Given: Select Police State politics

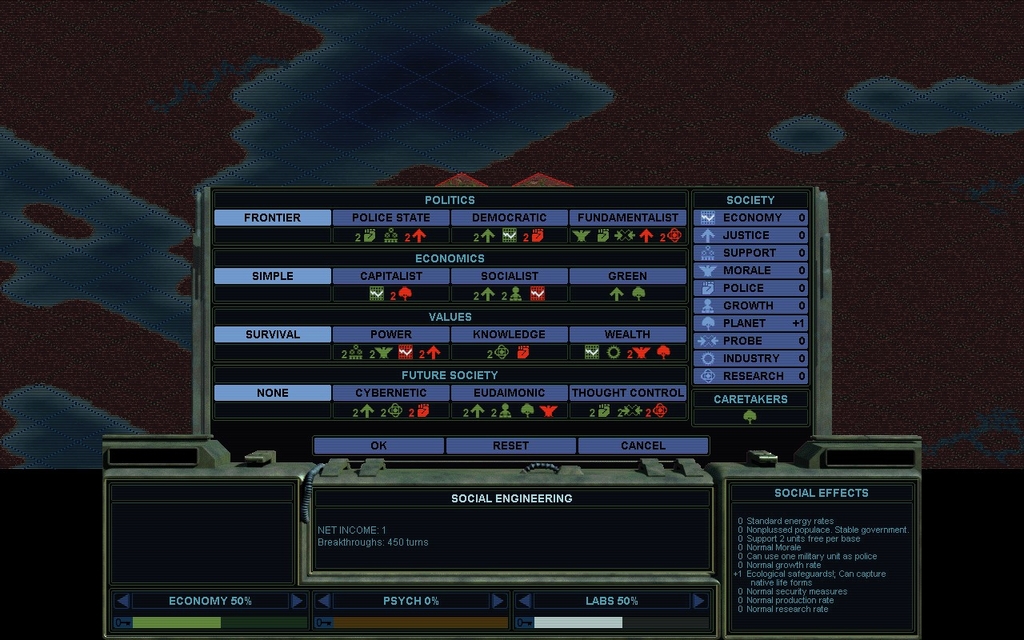Looking at the screenshot, I should click(x=390, y=218).
